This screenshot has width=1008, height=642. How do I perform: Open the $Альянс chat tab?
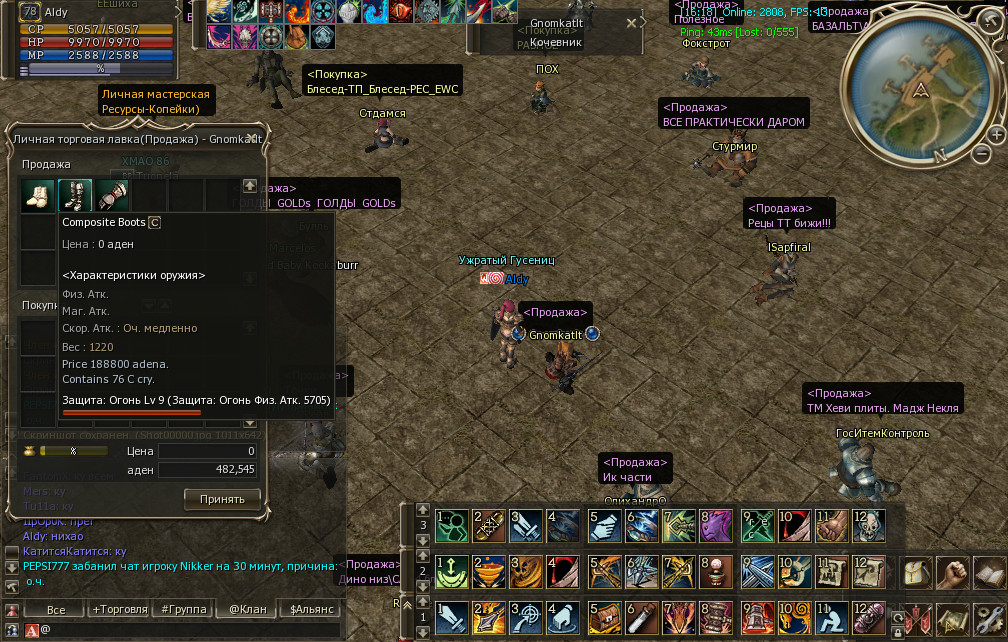310,609
